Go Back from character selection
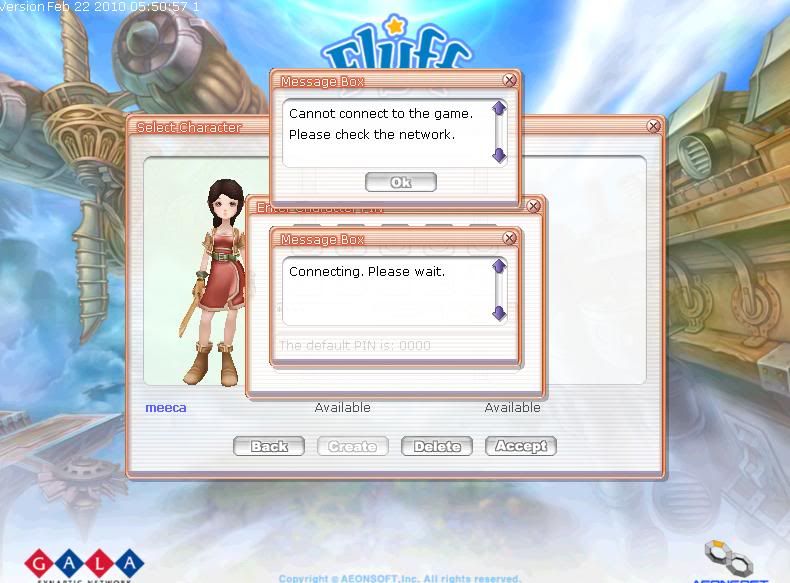This screenshot has height=583, width=790. 268,446
